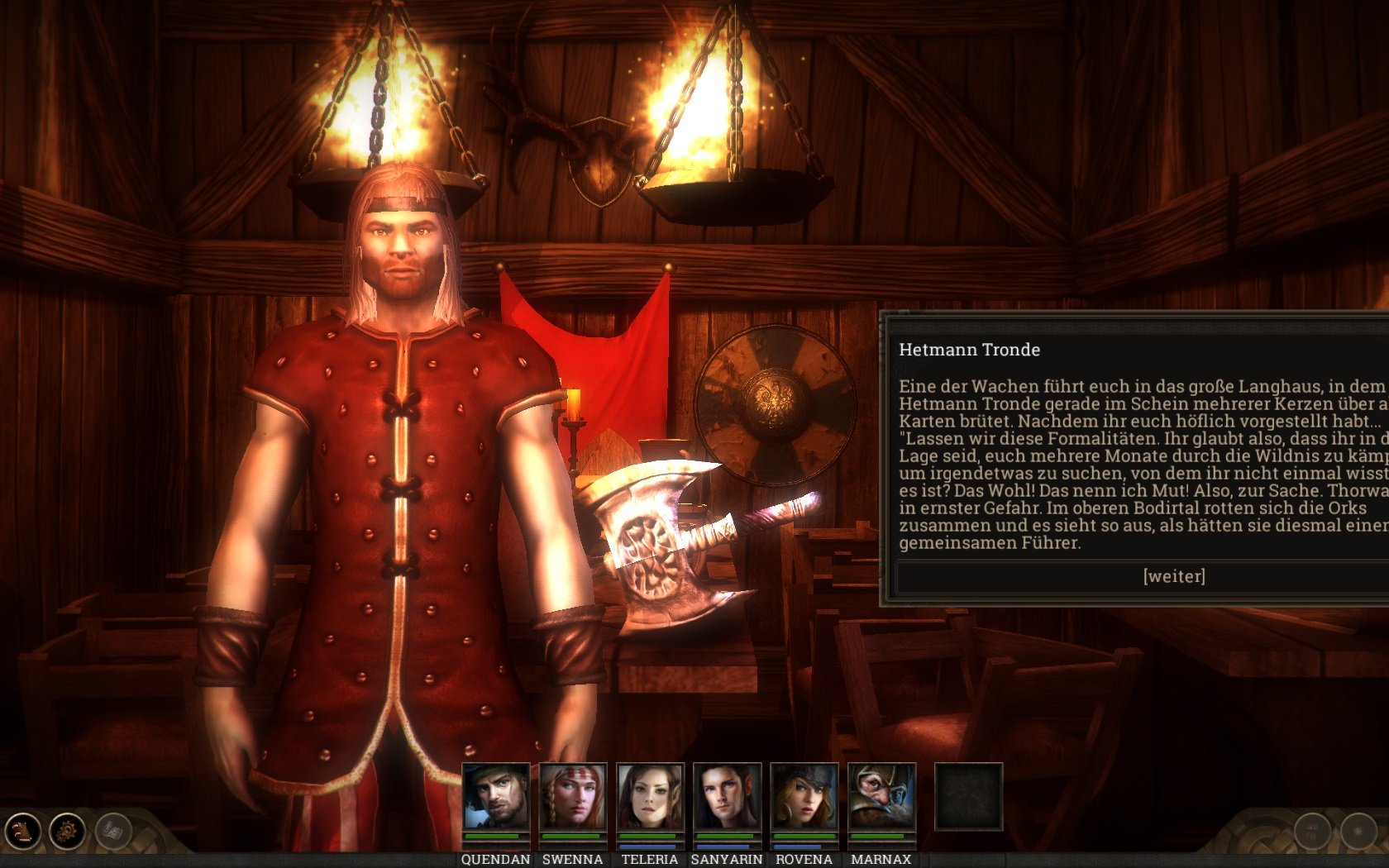This screenshot has width=1389, height=868.
Task: Pick Sanyarin's party portrait
Action: [727, 796]
